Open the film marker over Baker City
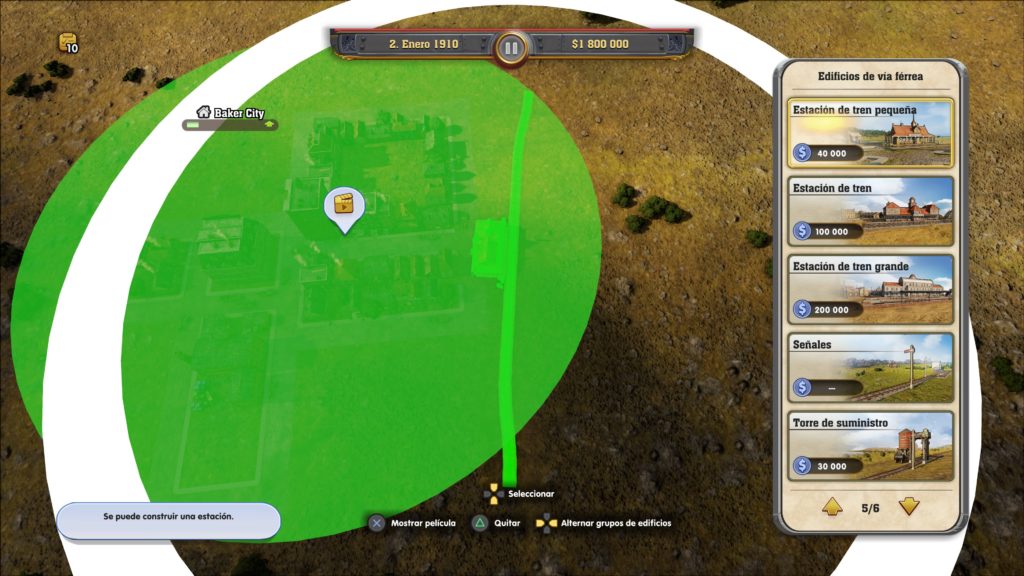The image size is (1024, 576). pos(344,204)
